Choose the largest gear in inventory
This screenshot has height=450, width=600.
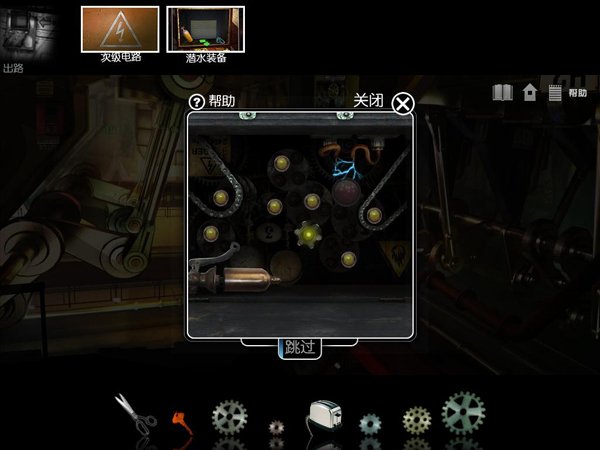click(x=462, y=410)
